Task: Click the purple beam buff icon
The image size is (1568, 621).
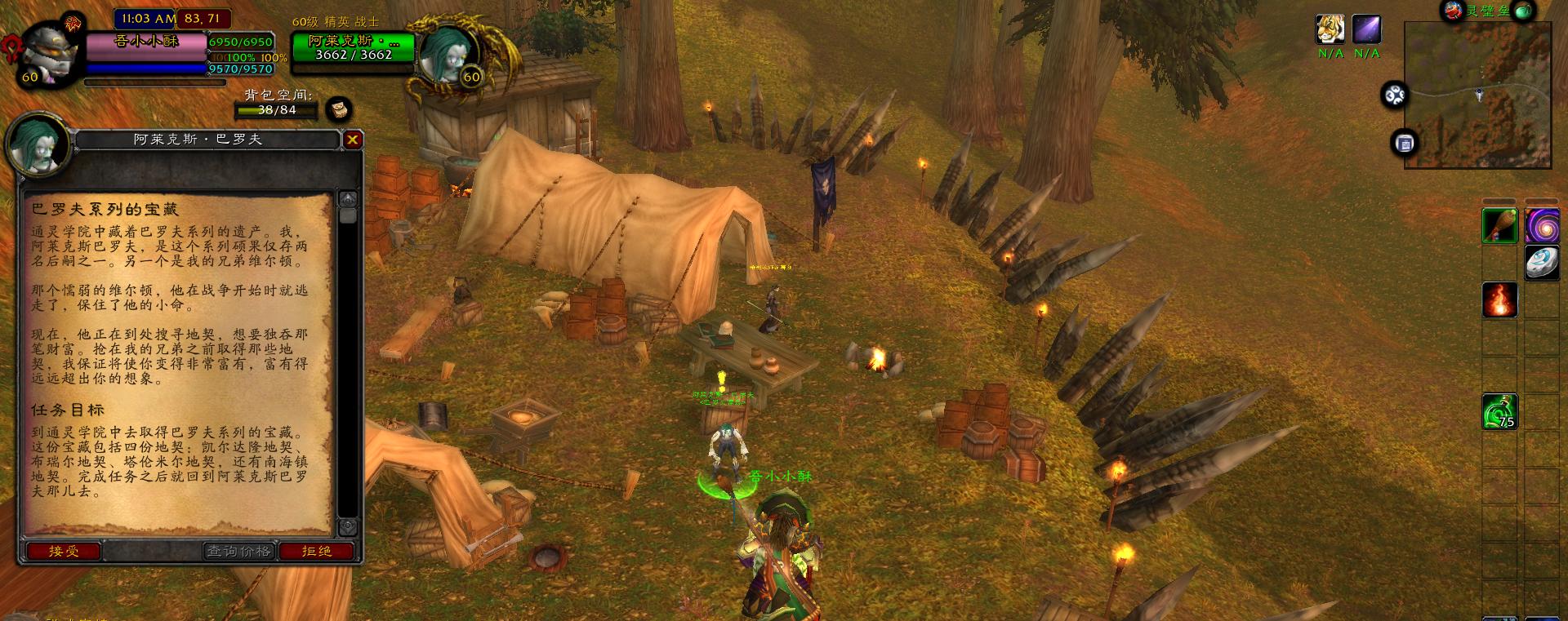Action: tap(1366, 30)
